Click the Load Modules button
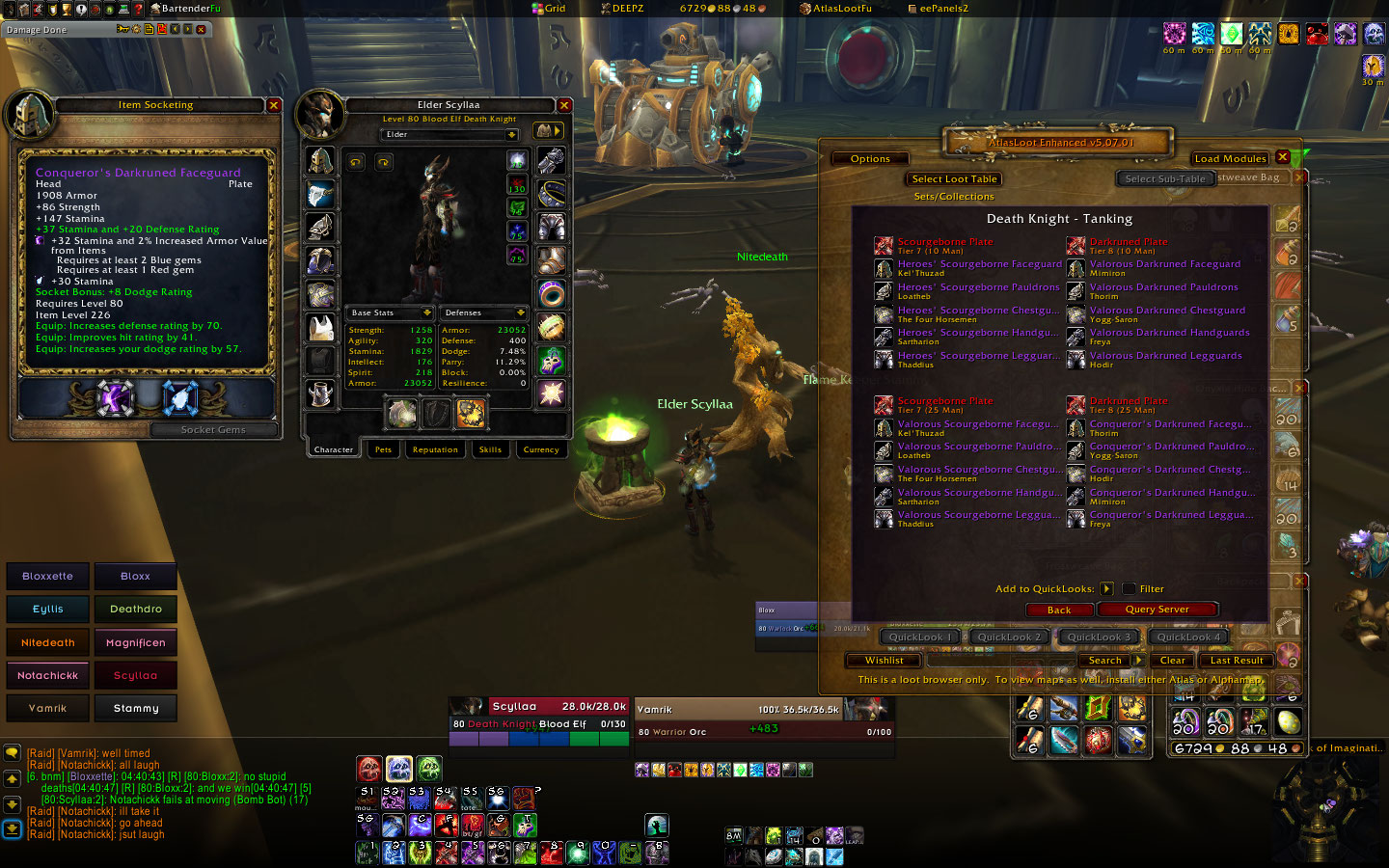 (1230, 158)
